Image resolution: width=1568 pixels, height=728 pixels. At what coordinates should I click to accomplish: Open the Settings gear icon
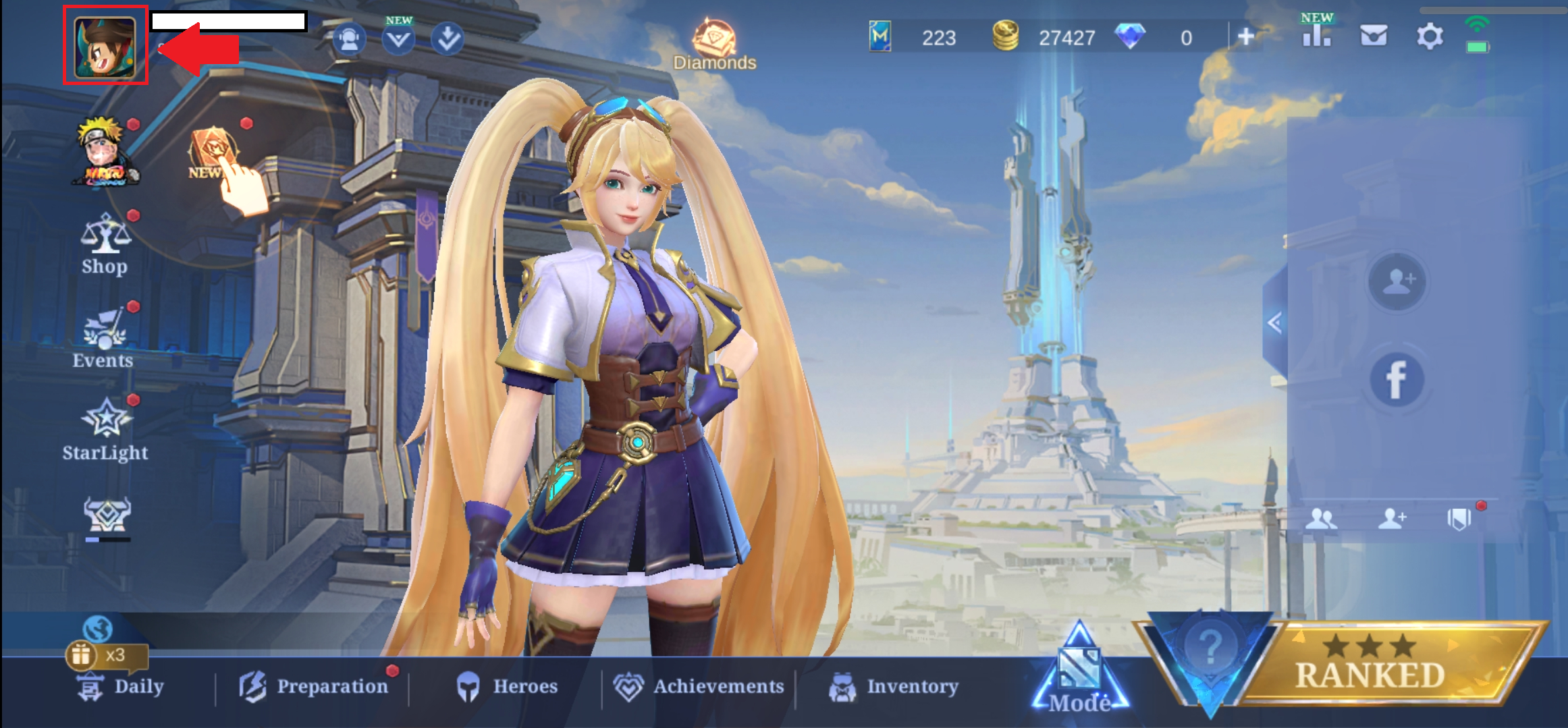(1429, 36)
